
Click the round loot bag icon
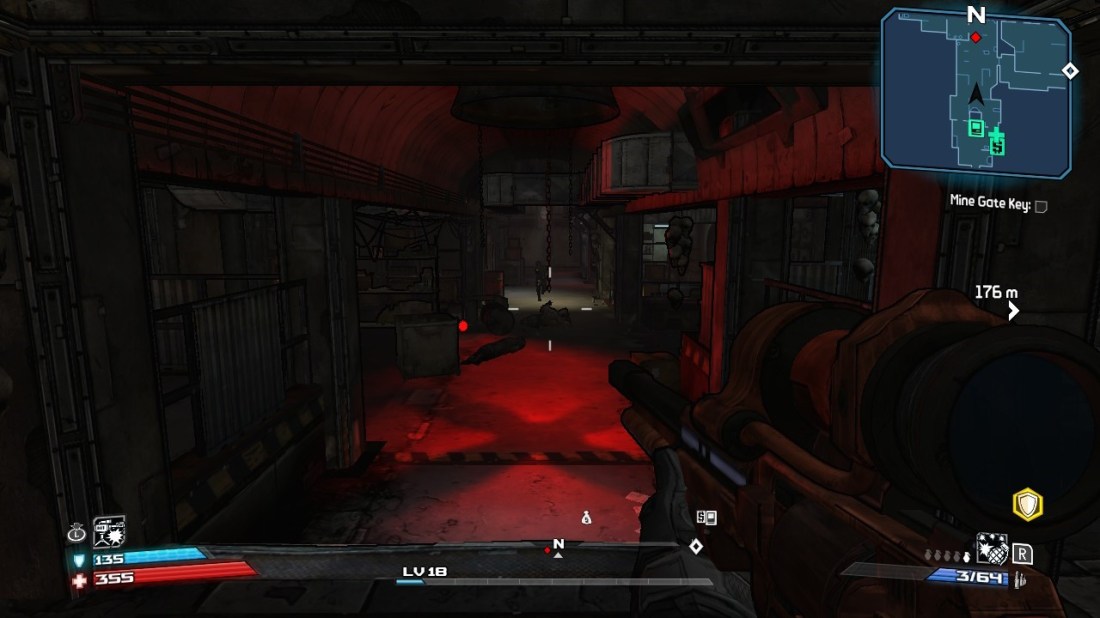[x=76, y=532]
